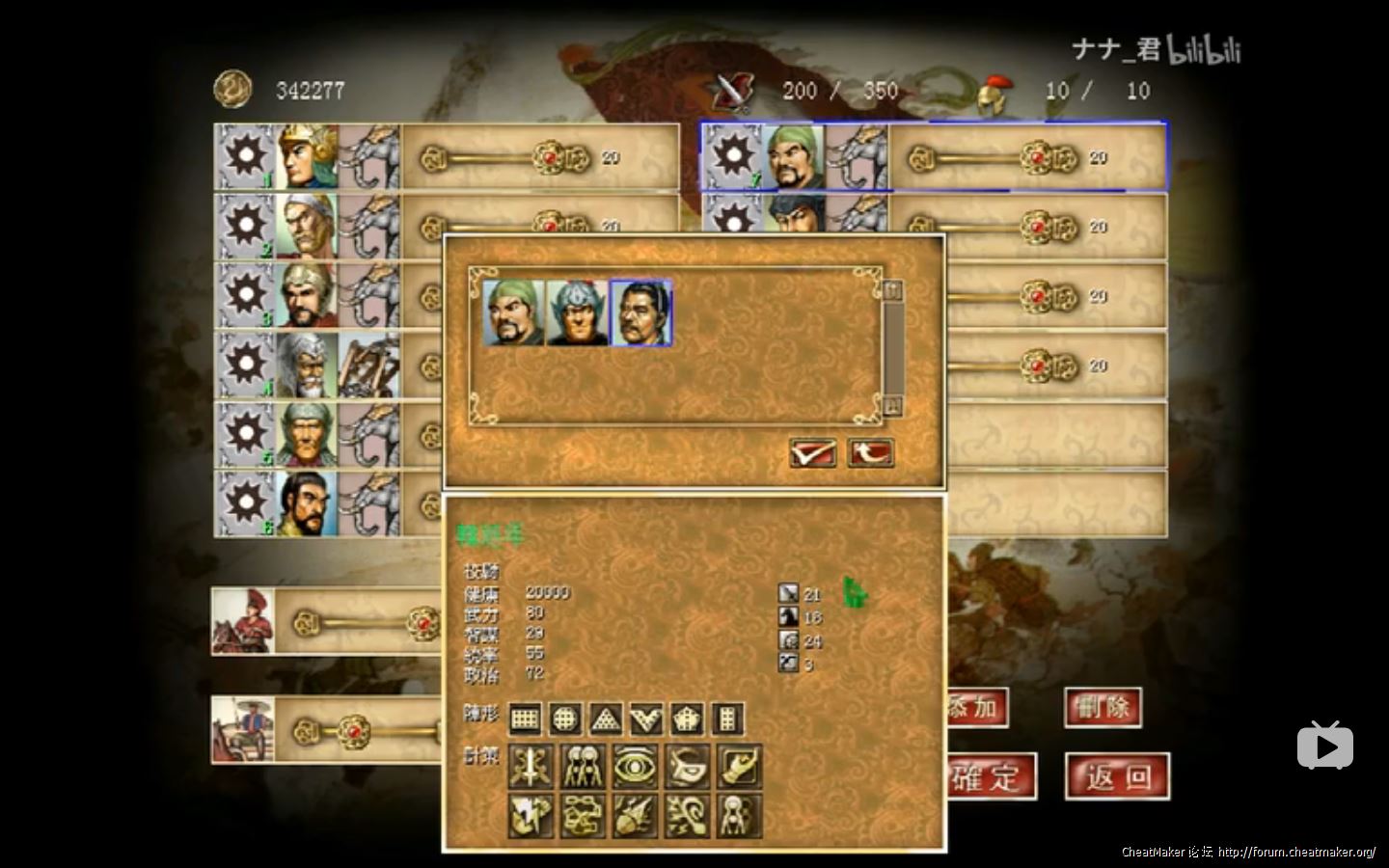Confirm the general selection with the checkmark button
This screenshot has width=1389, height=868.
[812, 452]
